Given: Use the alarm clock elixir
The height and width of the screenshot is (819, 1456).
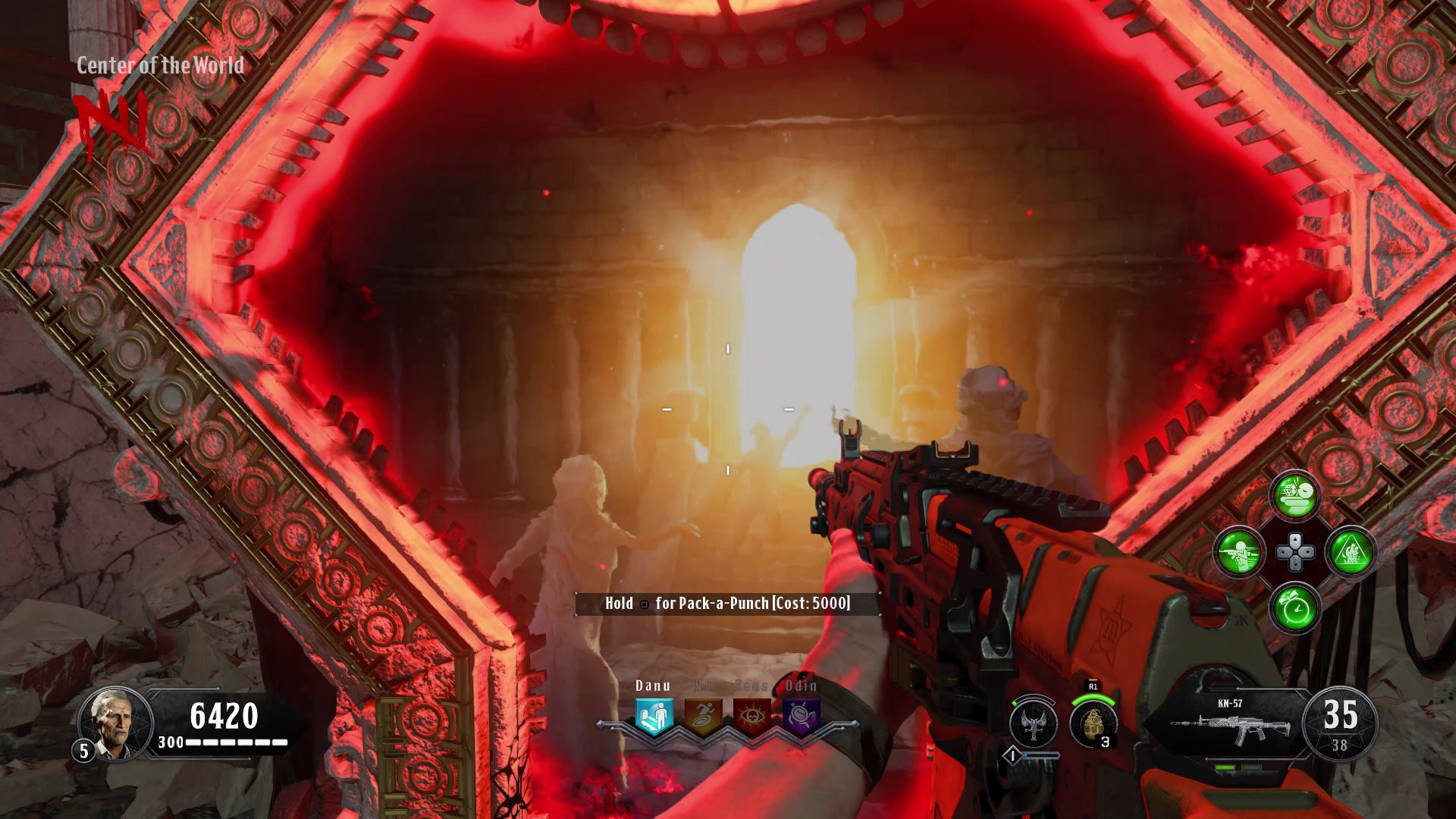Looking at the screenshot, I should click(x=1295, y=607).
